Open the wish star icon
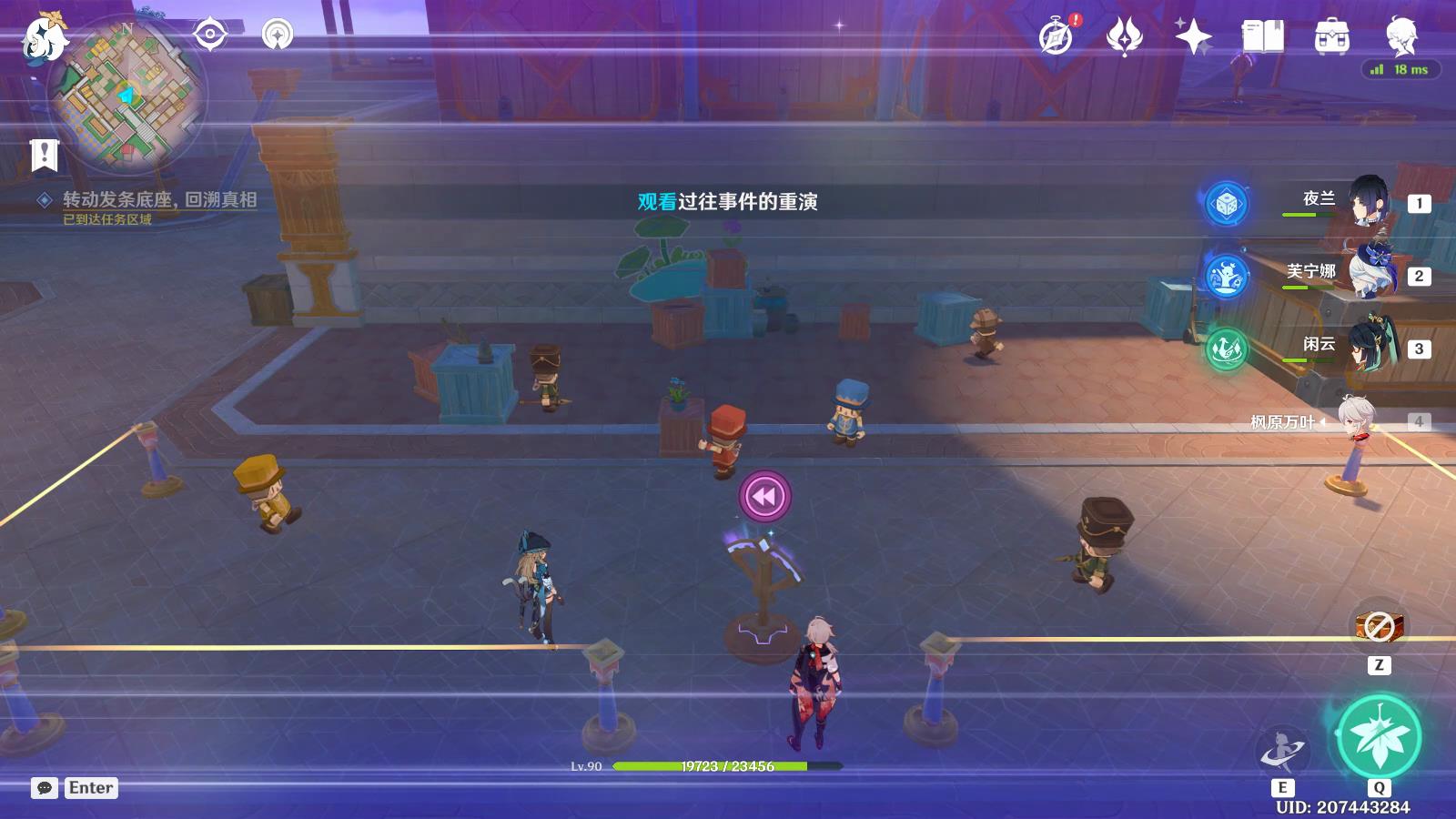This screenshot has height=819, width=1456. coord(1193,37)
